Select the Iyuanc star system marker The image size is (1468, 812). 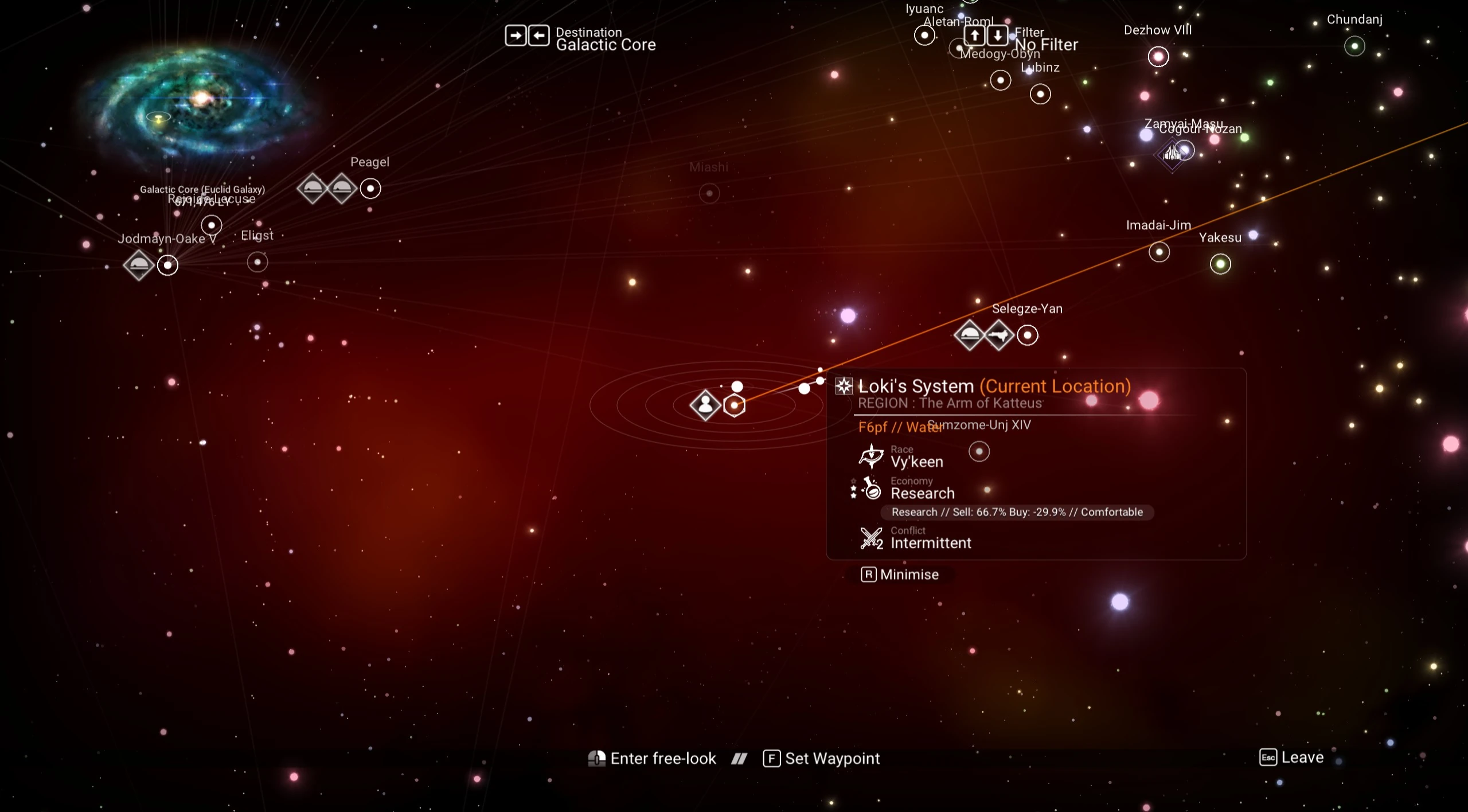tap(924, 36)
